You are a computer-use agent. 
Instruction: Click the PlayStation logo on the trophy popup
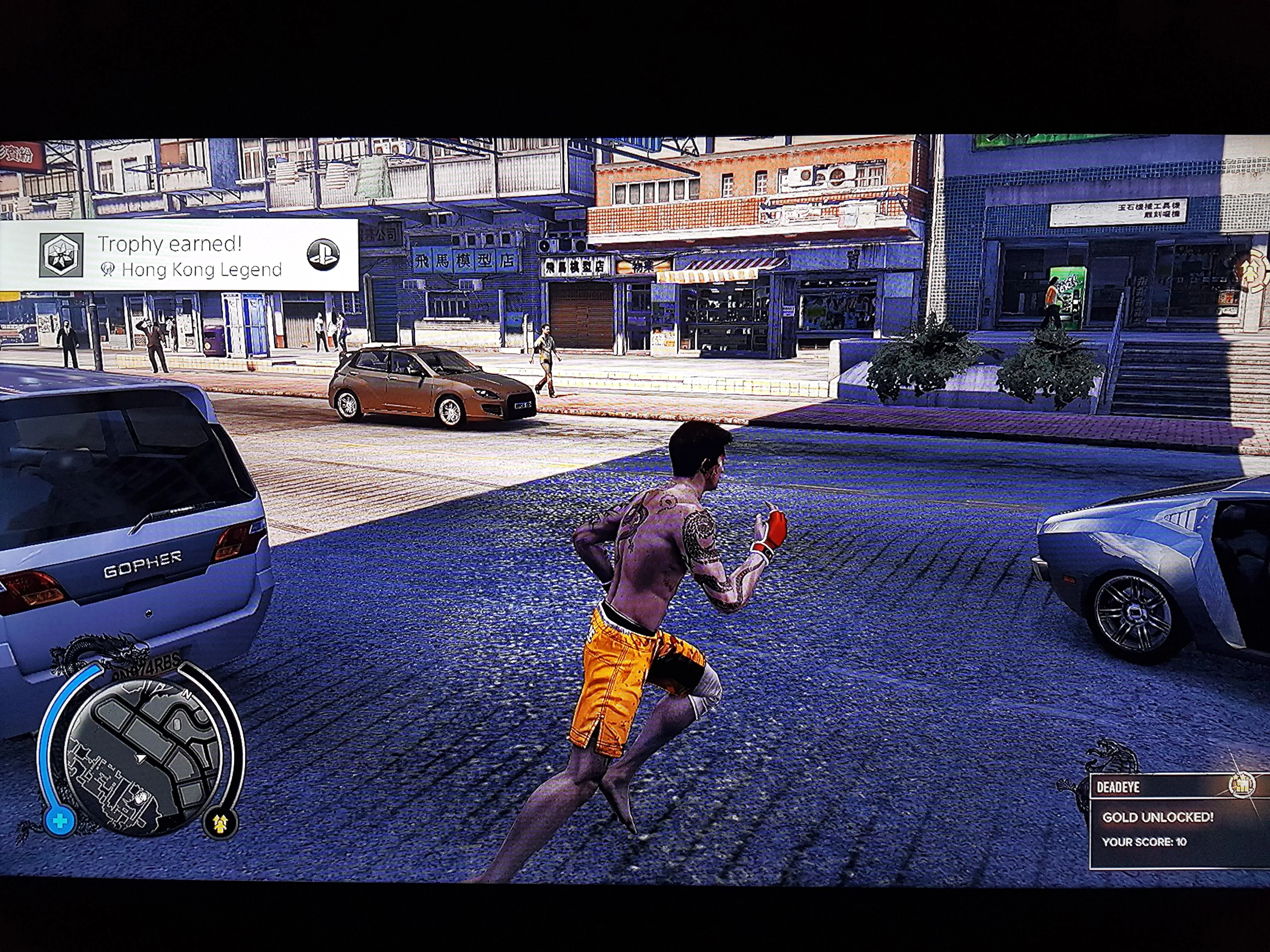(x=323, y=255)
